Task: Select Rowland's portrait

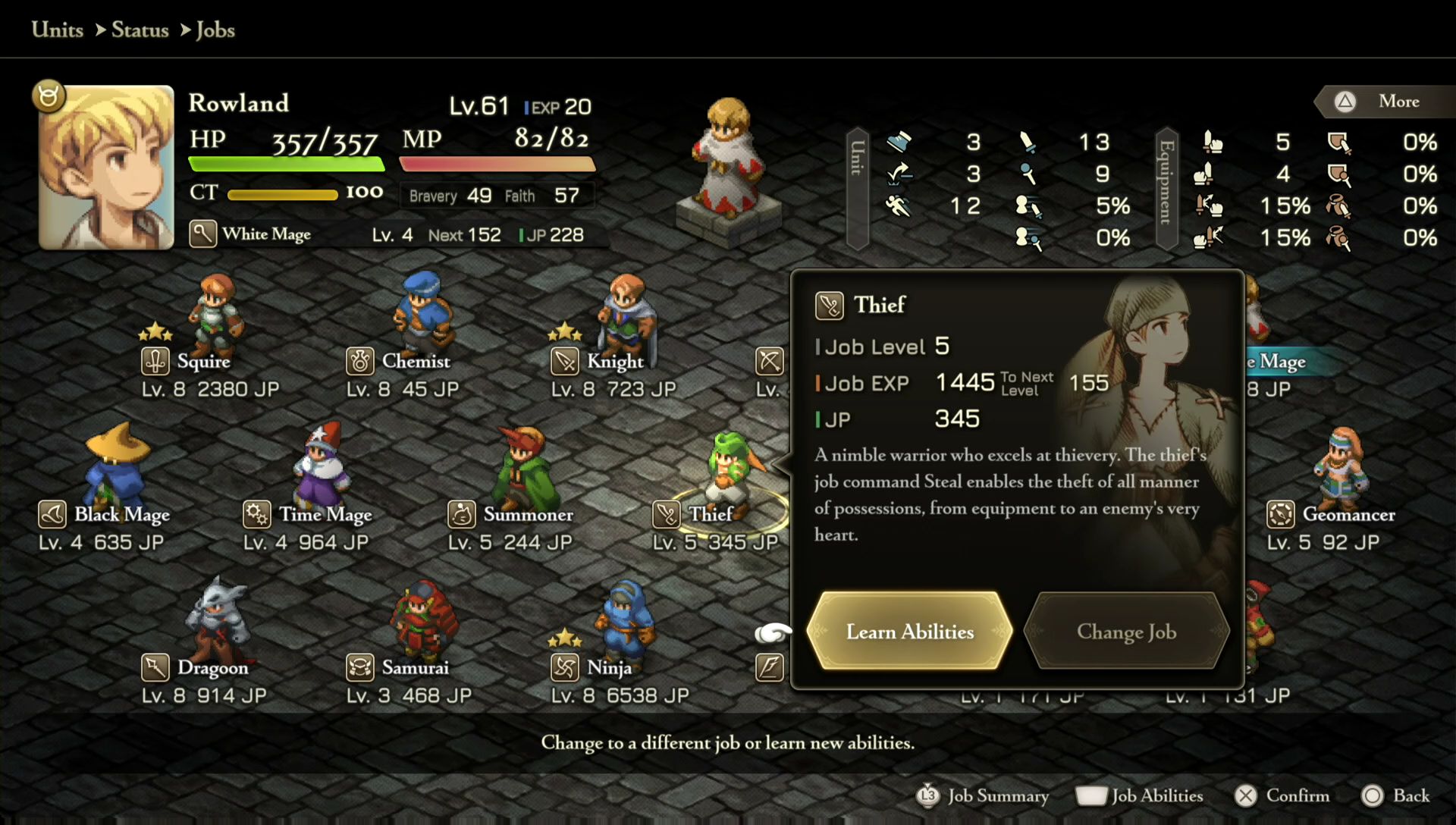Action: point(106,168)
